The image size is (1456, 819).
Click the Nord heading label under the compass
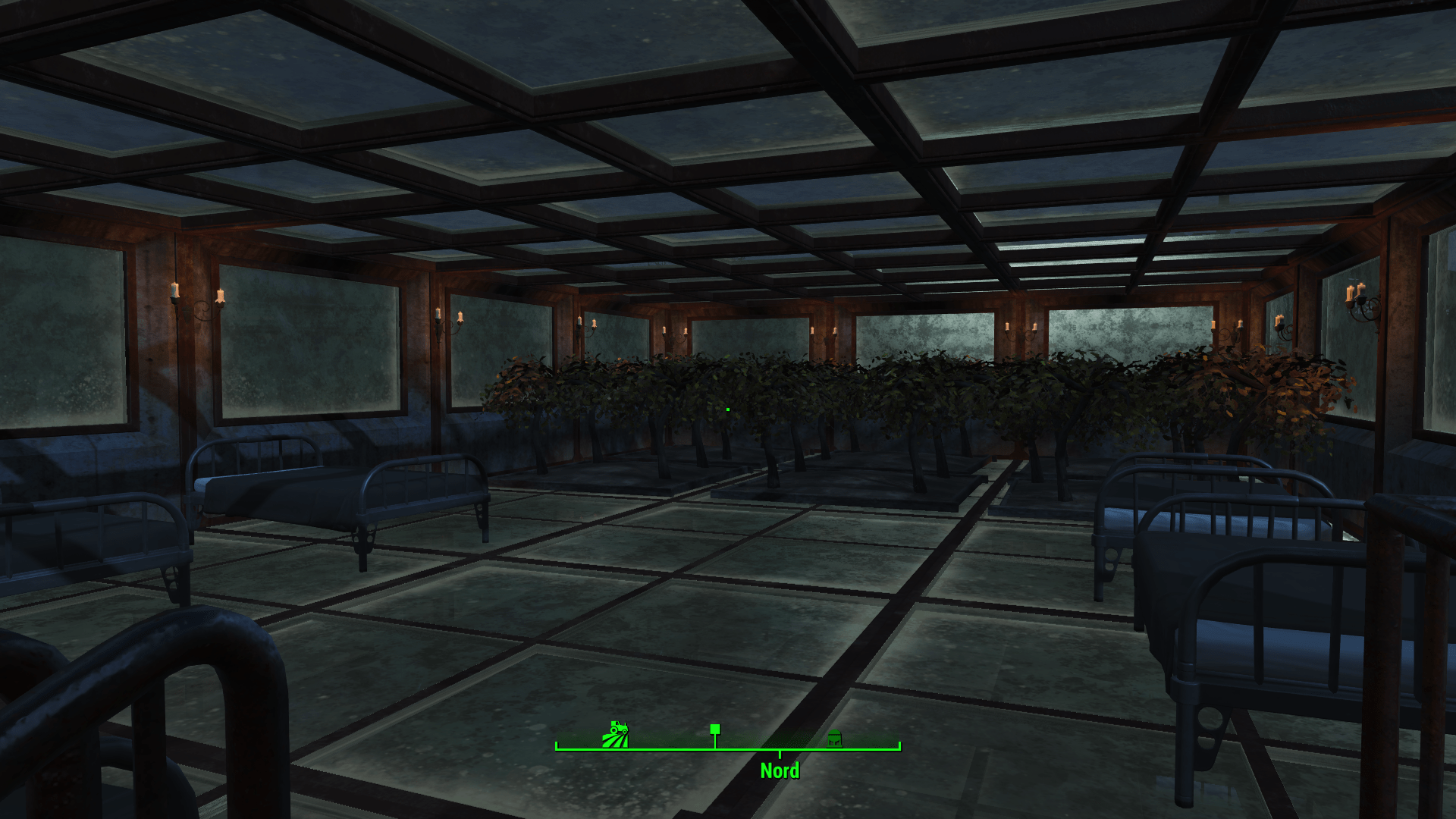(x=780, y=771)
